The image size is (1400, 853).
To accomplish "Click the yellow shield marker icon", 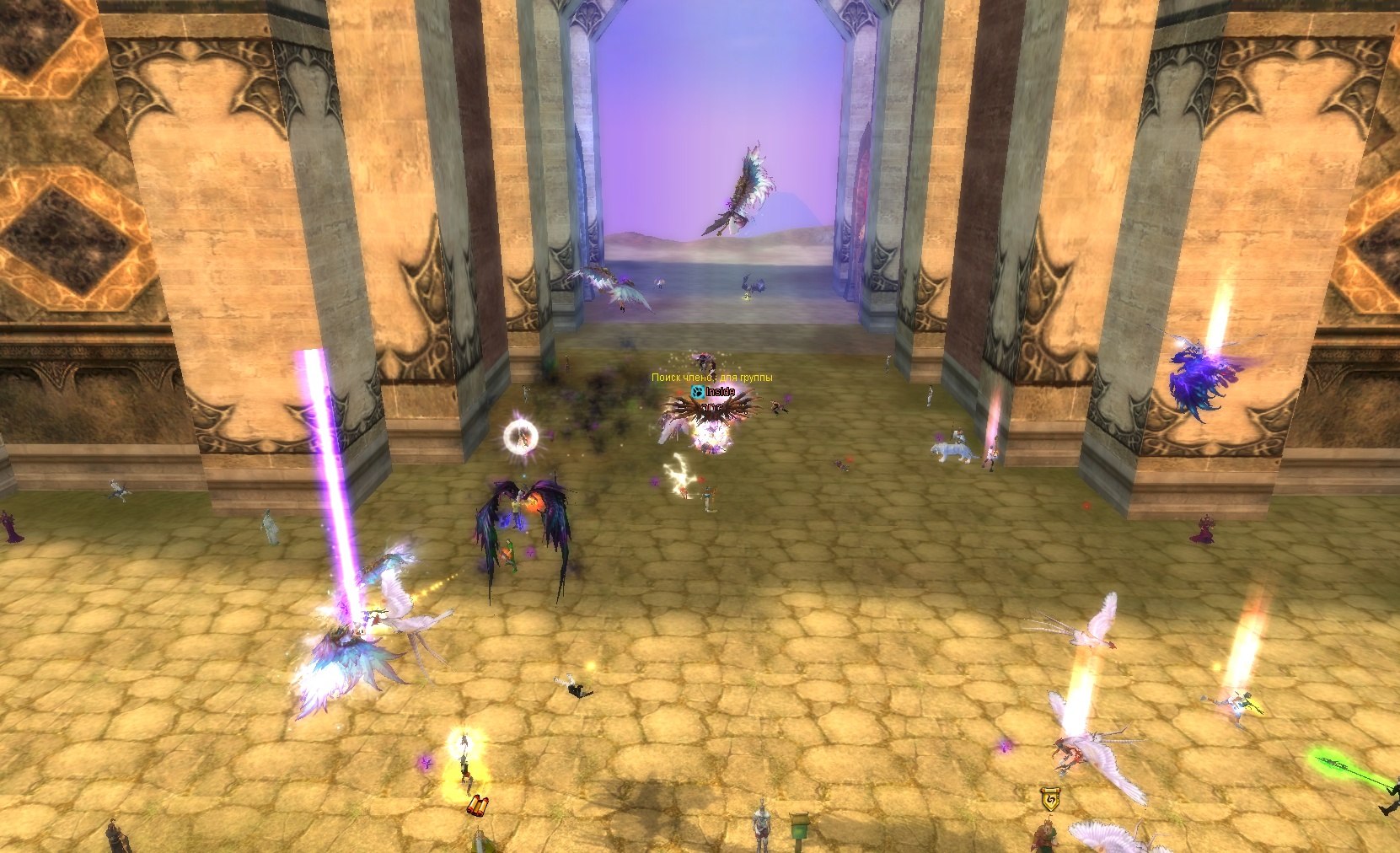I will pyautogui.click(x=1049, y=798).
